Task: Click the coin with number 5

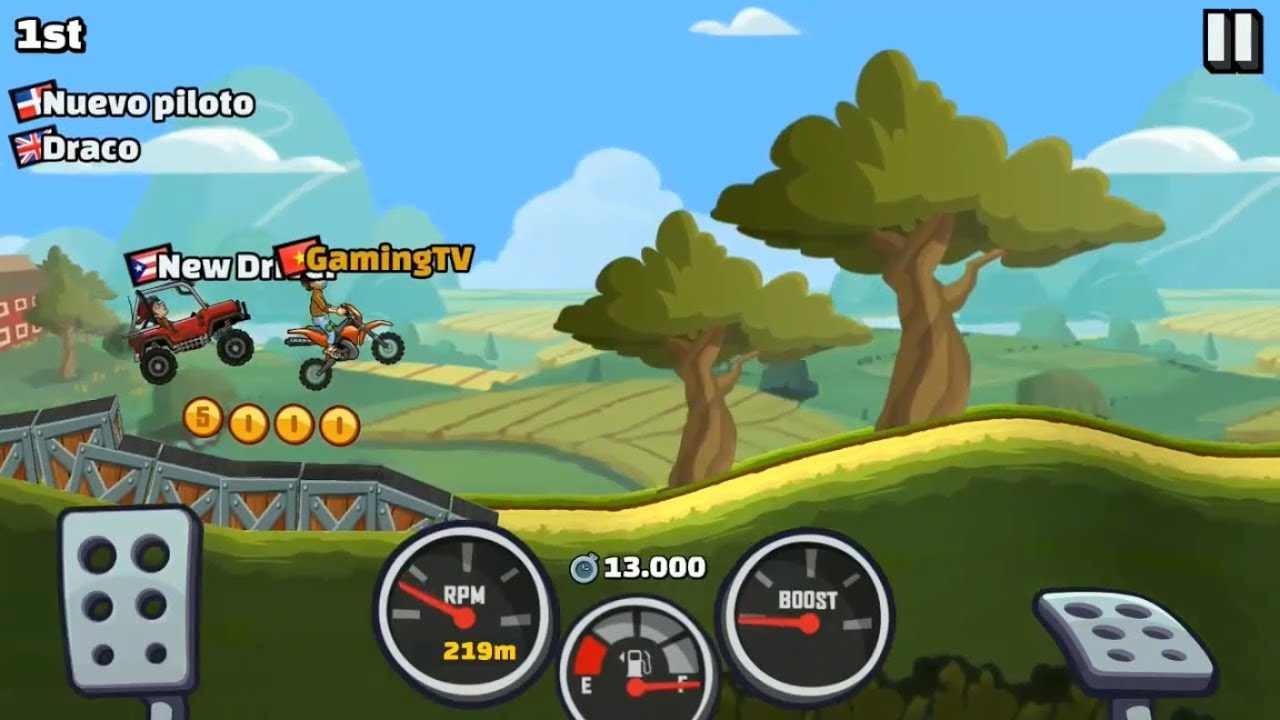Action: click(x=202, y=423)
